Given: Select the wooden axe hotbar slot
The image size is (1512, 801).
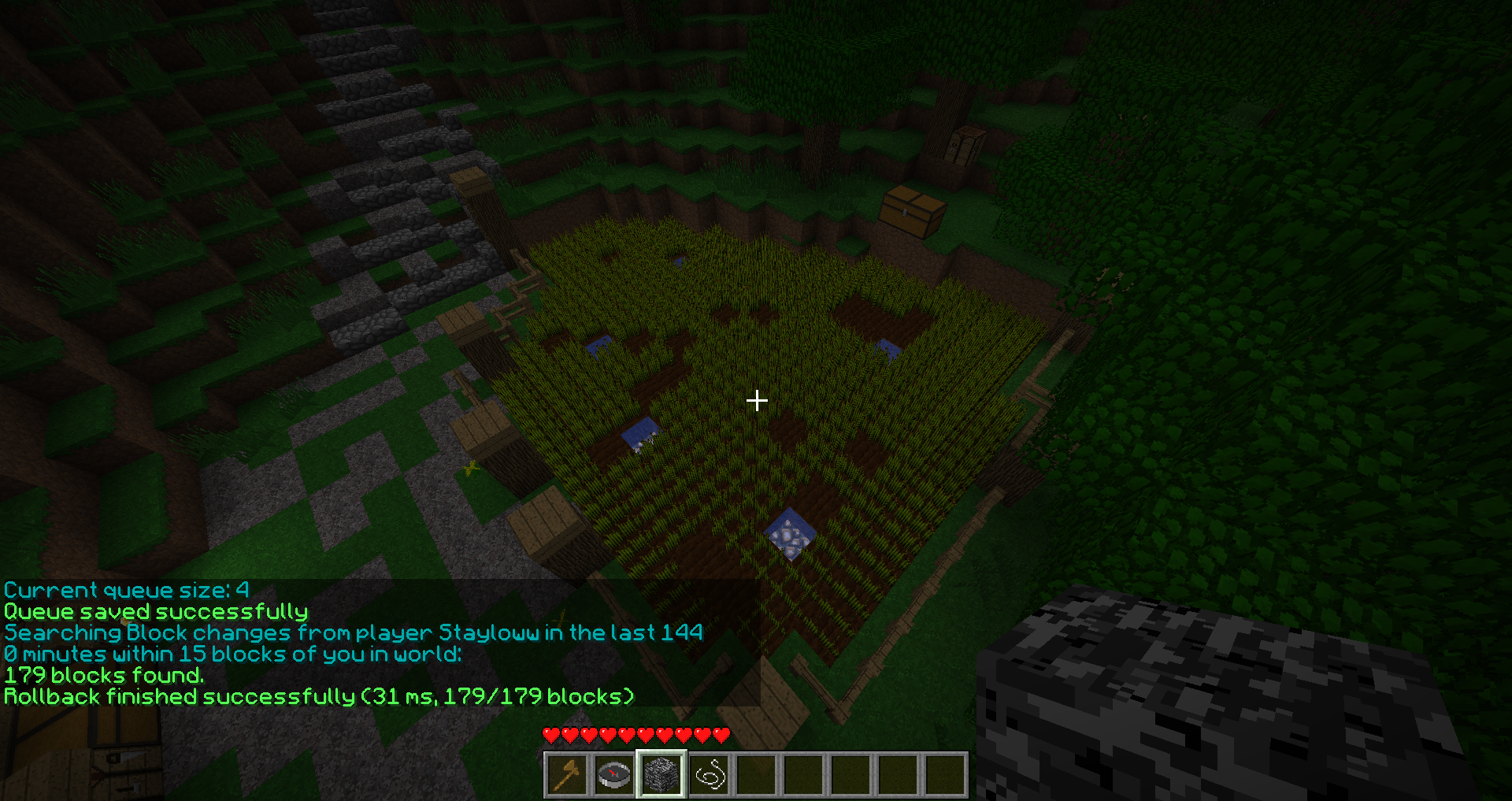Looking at the screenshot, I should point(567,774).
